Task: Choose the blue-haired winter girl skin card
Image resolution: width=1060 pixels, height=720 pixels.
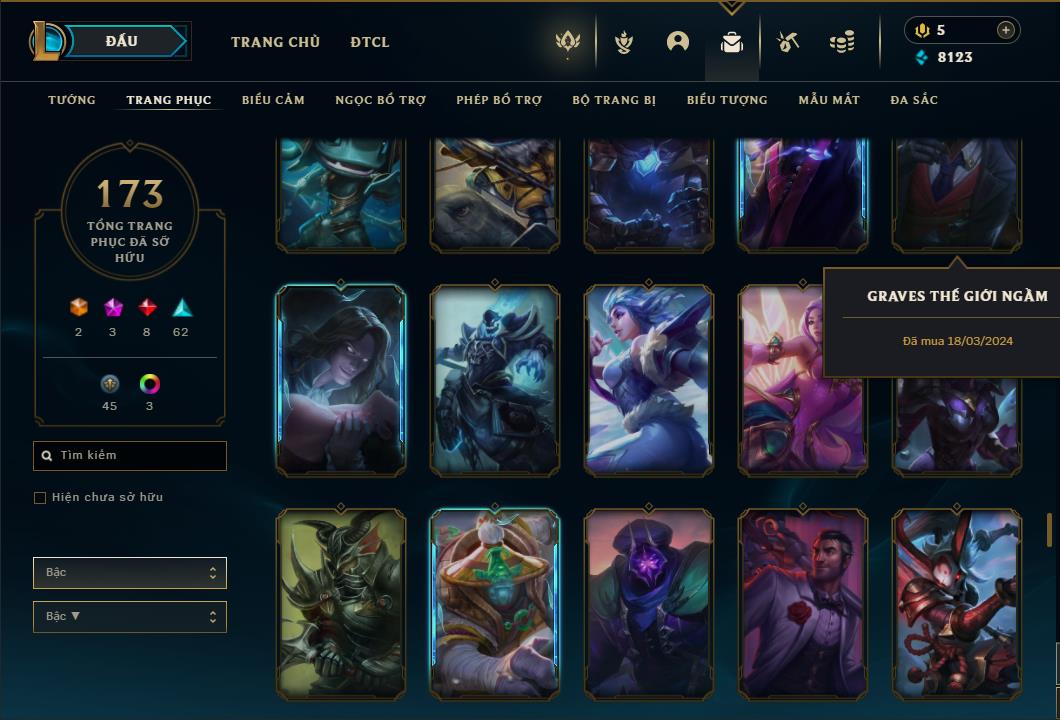Action: [649, 379]
